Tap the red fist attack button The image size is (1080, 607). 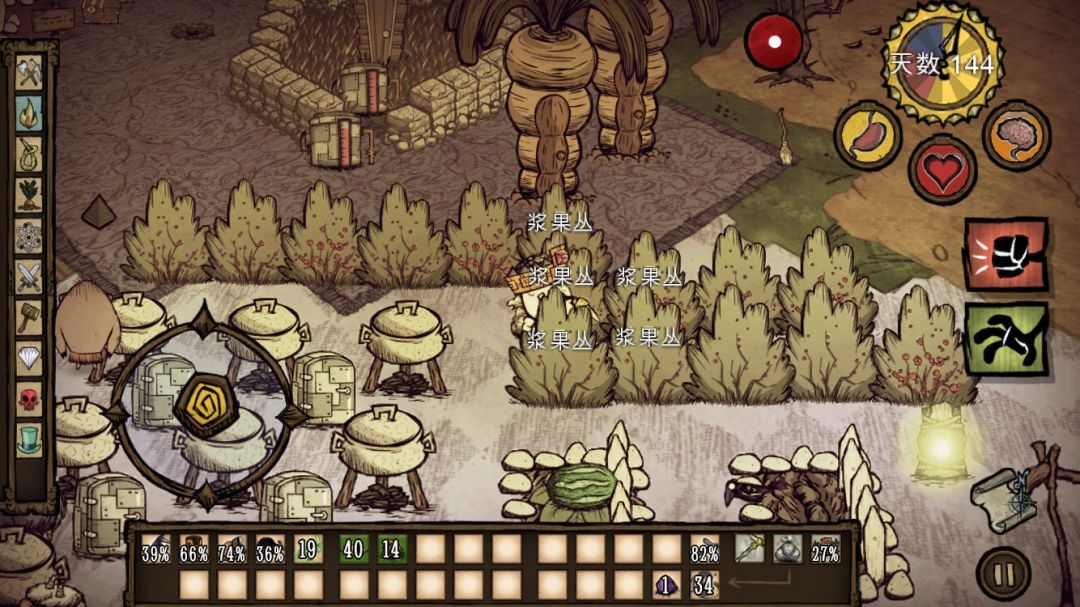(x=1006, y=254)
